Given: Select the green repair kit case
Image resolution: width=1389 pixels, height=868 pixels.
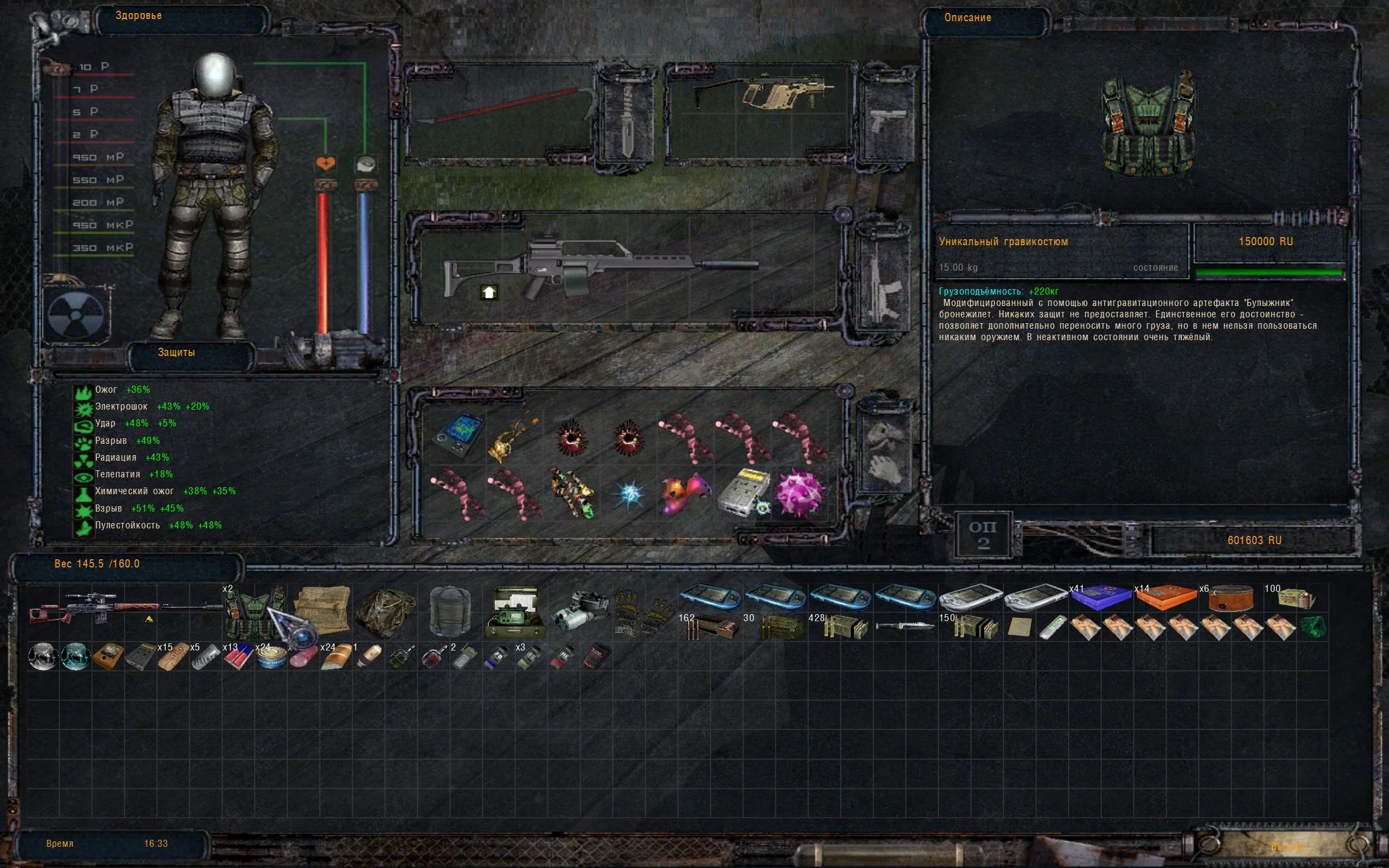Looking at the screenshot, I should click(513, 612).
